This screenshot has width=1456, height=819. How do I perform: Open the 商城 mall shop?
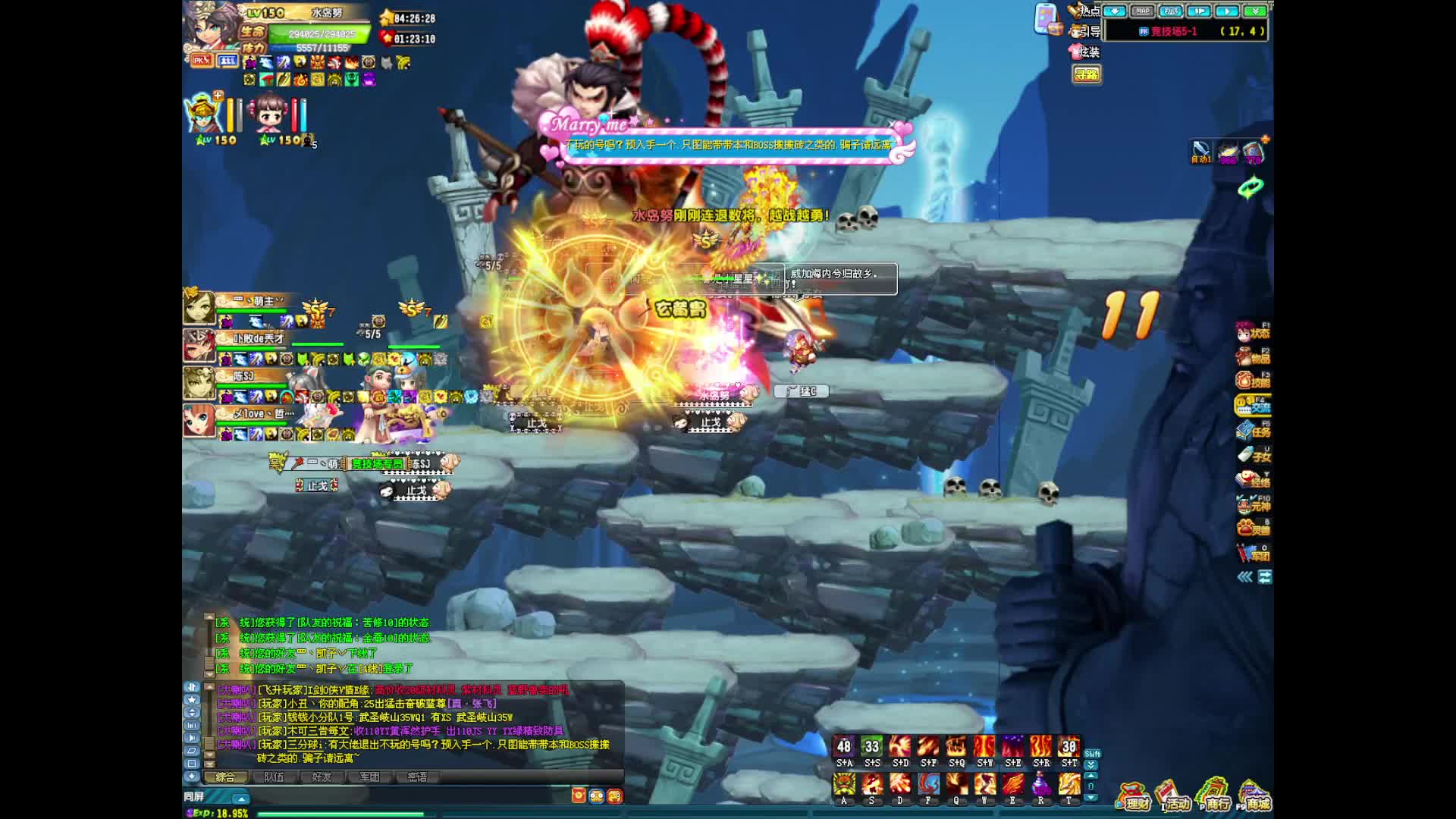click(1254, 797)
